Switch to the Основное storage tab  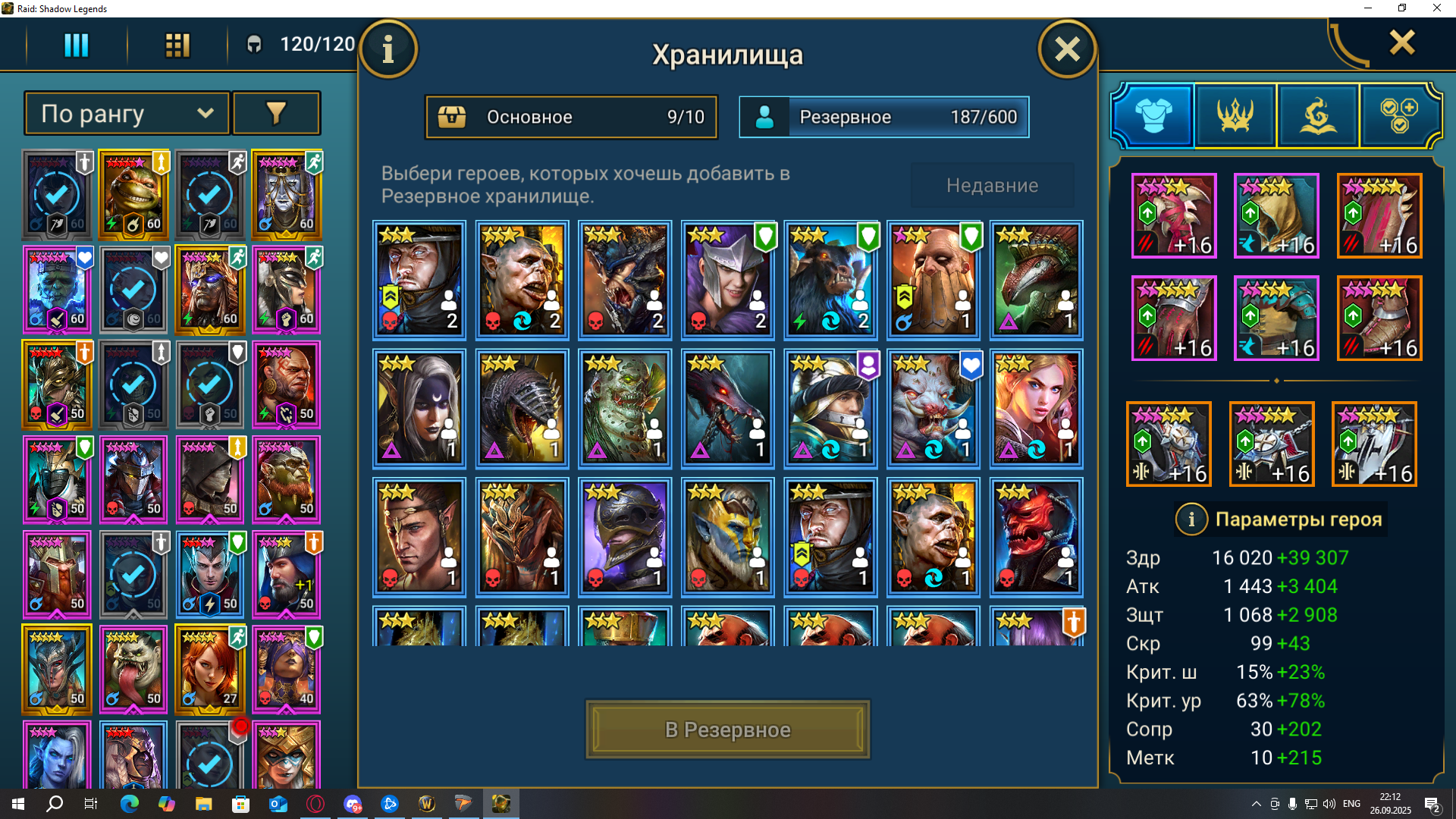pos(571,117)
